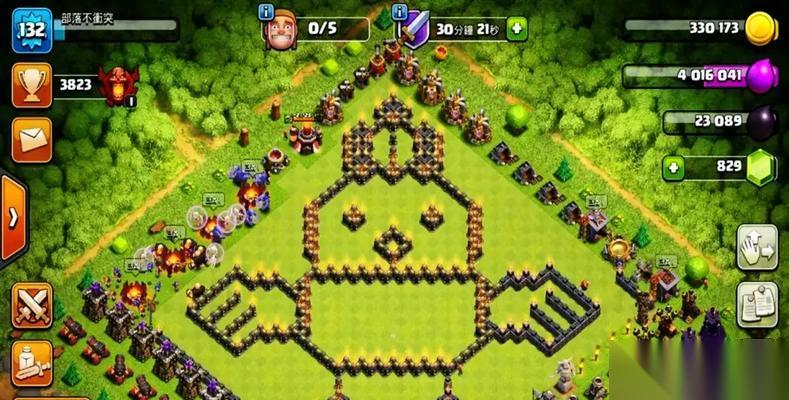Image resolution: width=789 pixels, height=400 pixels.
Task: Buy gems with the green plus
Action: 676,167
